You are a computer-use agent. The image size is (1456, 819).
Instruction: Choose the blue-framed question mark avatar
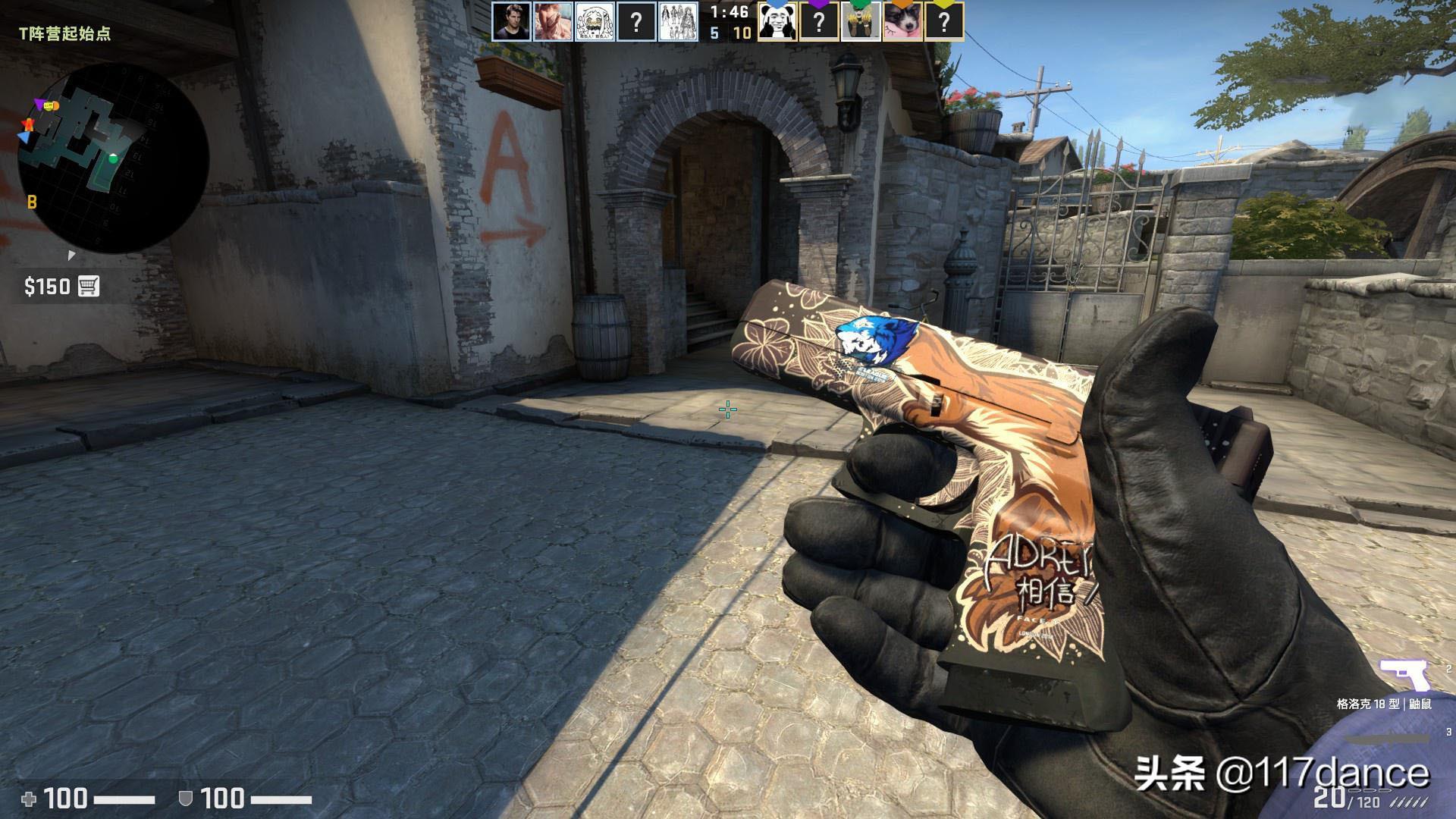tap(636, 22)
